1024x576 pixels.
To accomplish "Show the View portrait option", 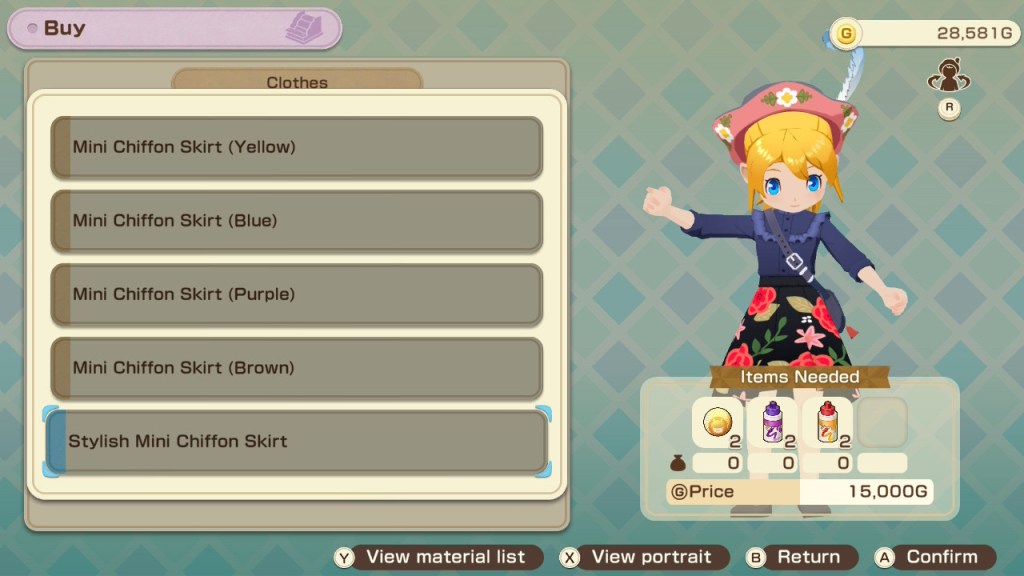I will click(638, 557).
